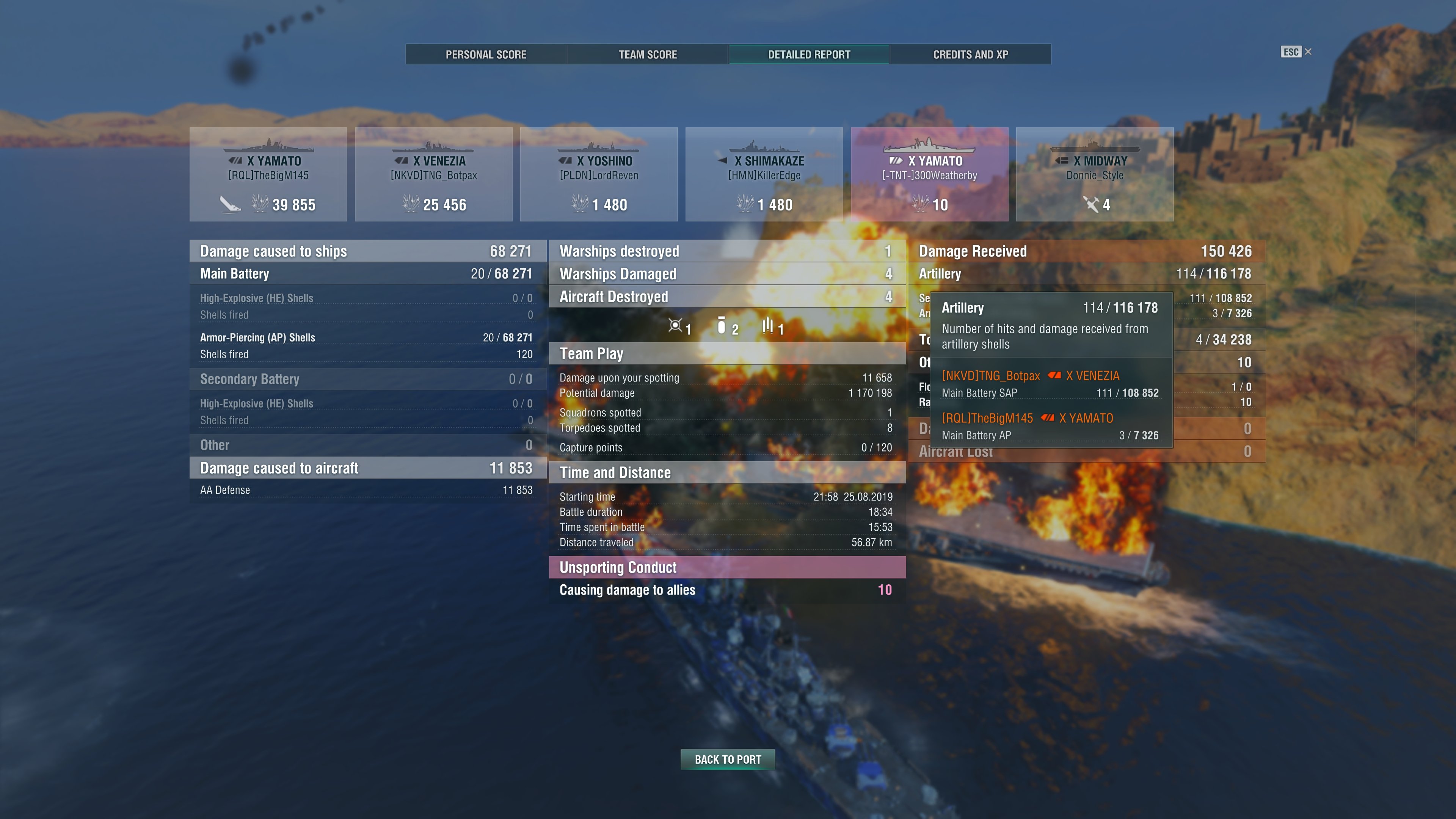
Task: Click the Yamato card of 300Weatherby
Action: coord(929,174)
